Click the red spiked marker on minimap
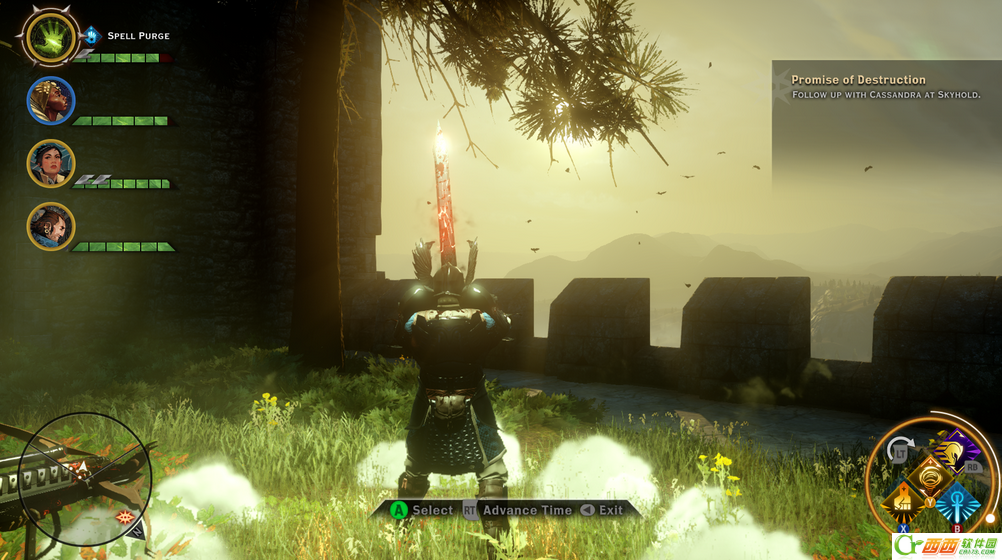 pos(126,517)
